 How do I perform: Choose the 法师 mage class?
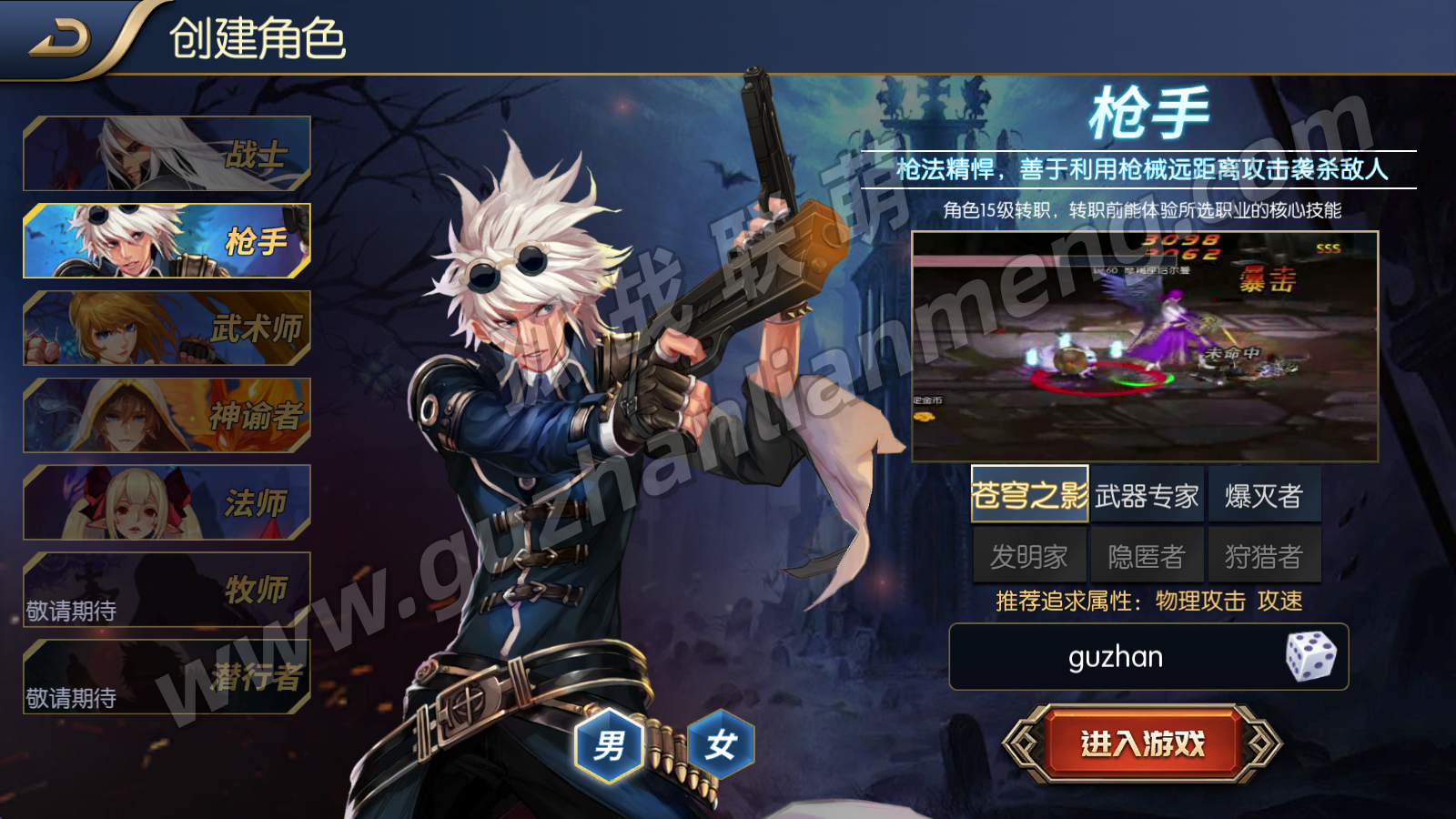click(x=167, y=503)
